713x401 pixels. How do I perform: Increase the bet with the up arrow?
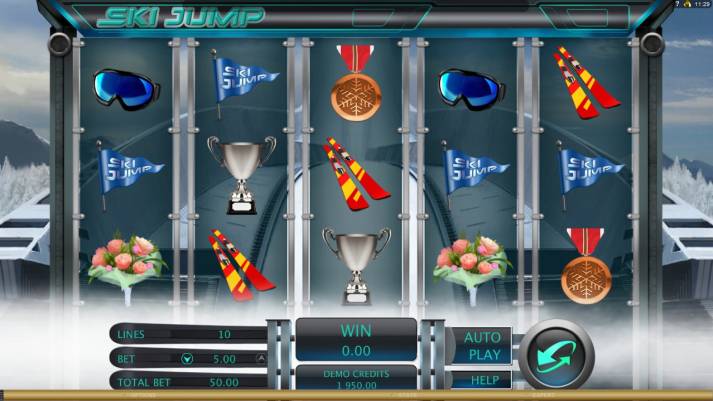click(x=262, y=358)
